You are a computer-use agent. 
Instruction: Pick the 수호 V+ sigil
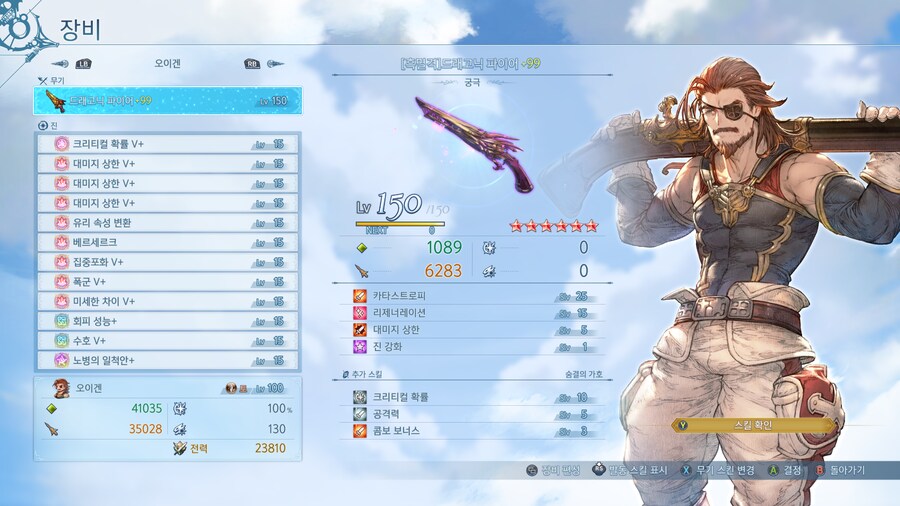(x=167, y=340)
